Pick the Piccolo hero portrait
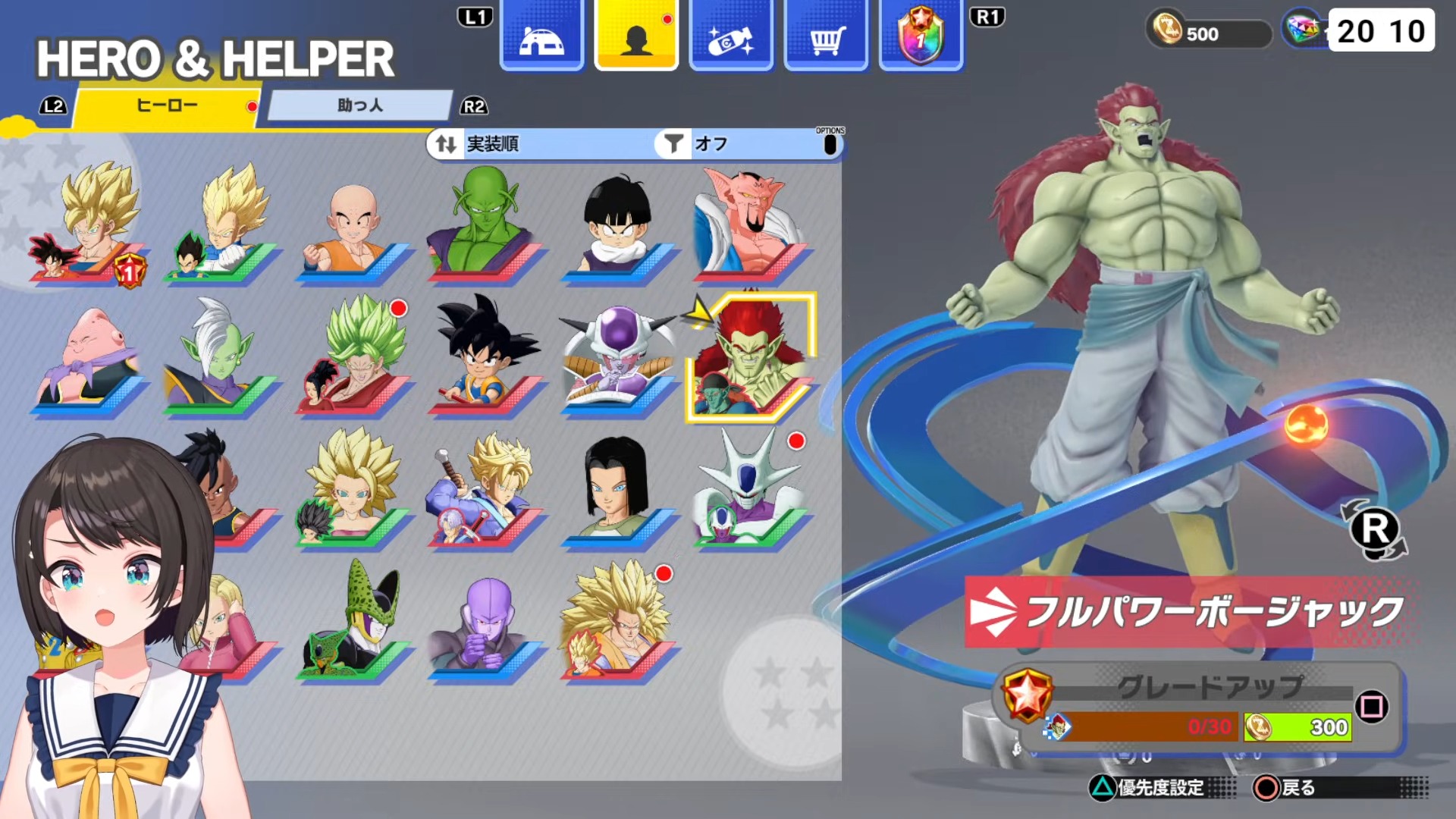1456x819 pixels. (484, 224)
